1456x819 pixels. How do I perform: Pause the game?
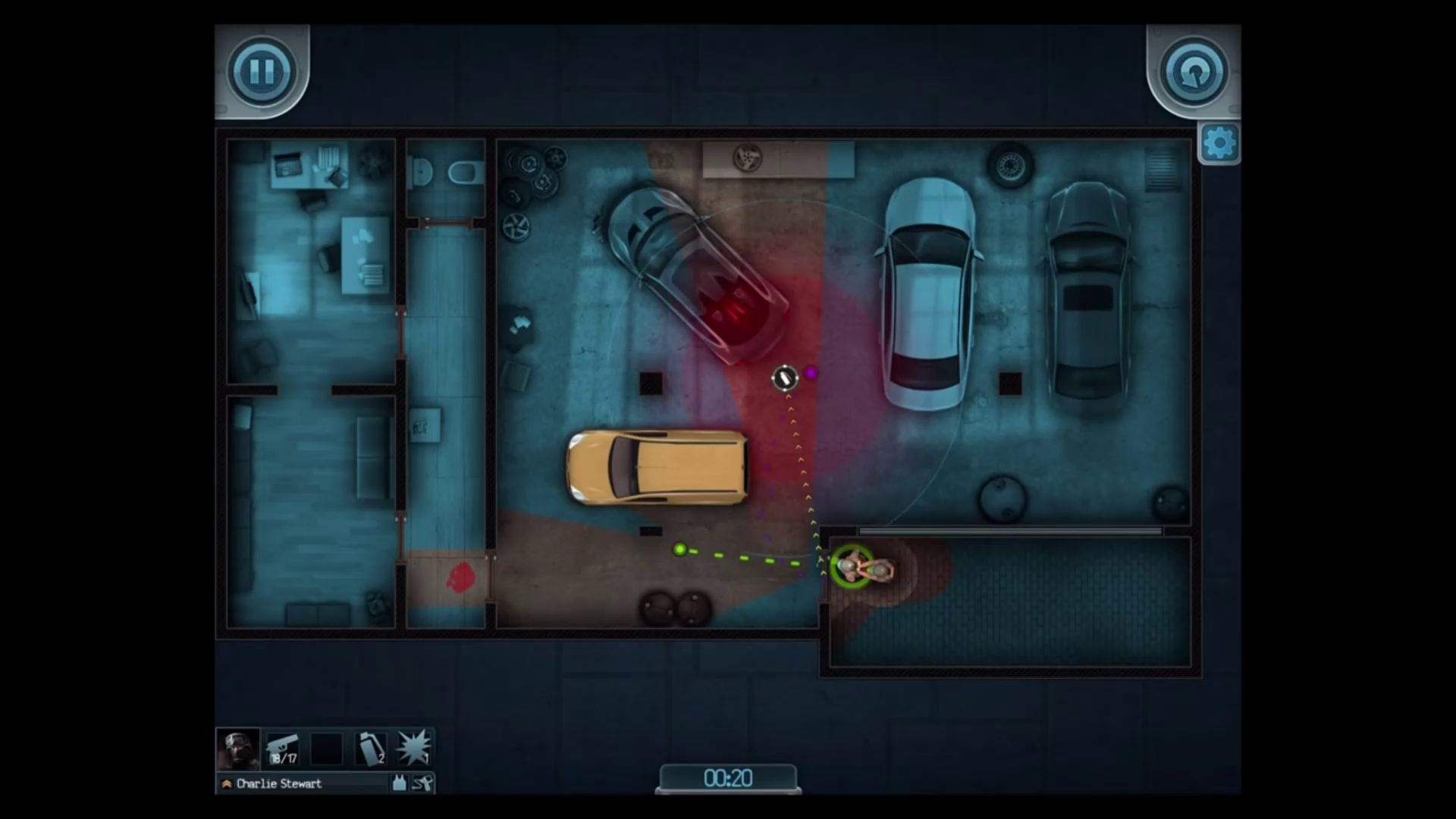(x=262, y=71)
